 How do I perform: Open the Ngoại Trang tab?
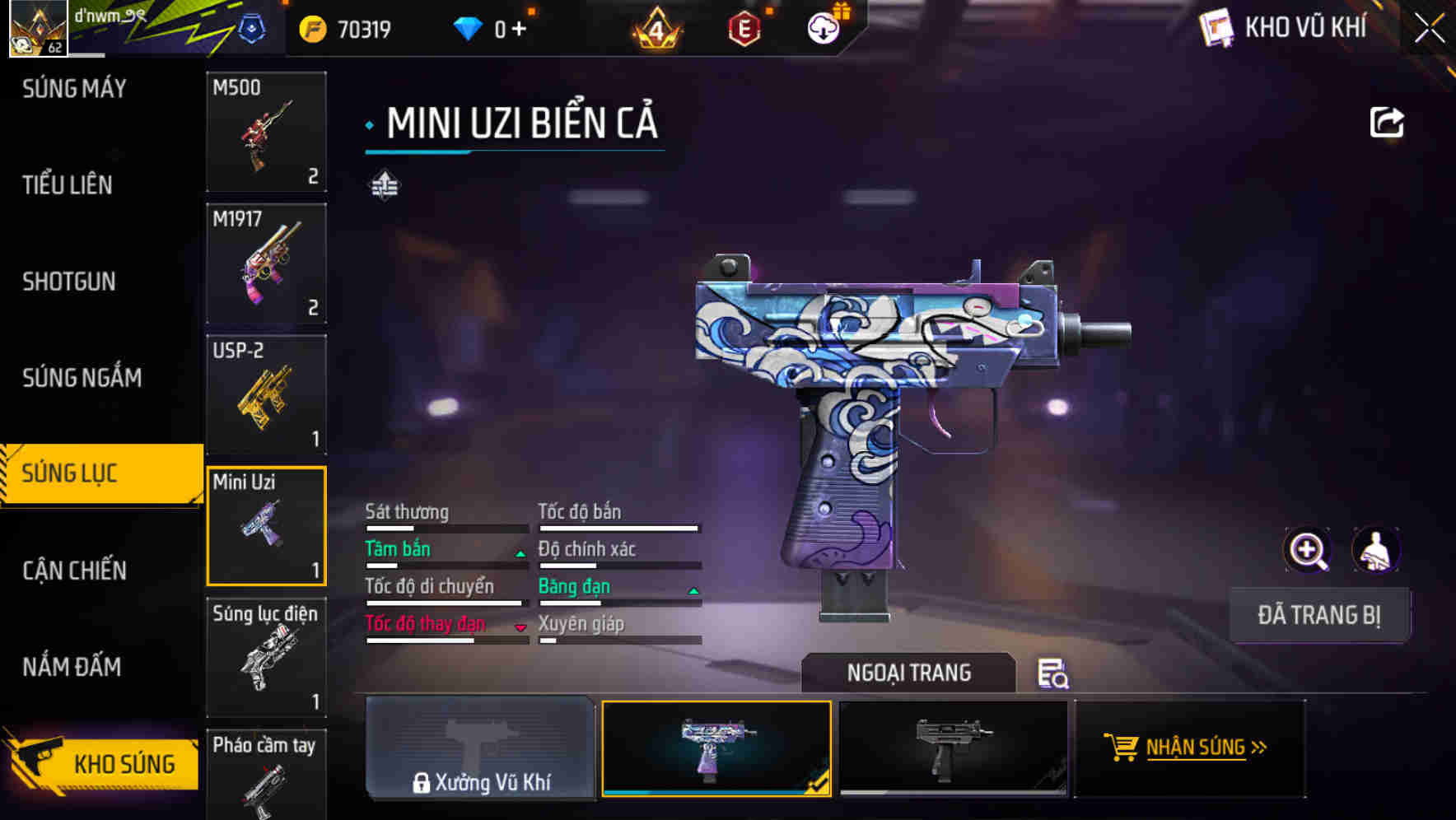(908, 673)
